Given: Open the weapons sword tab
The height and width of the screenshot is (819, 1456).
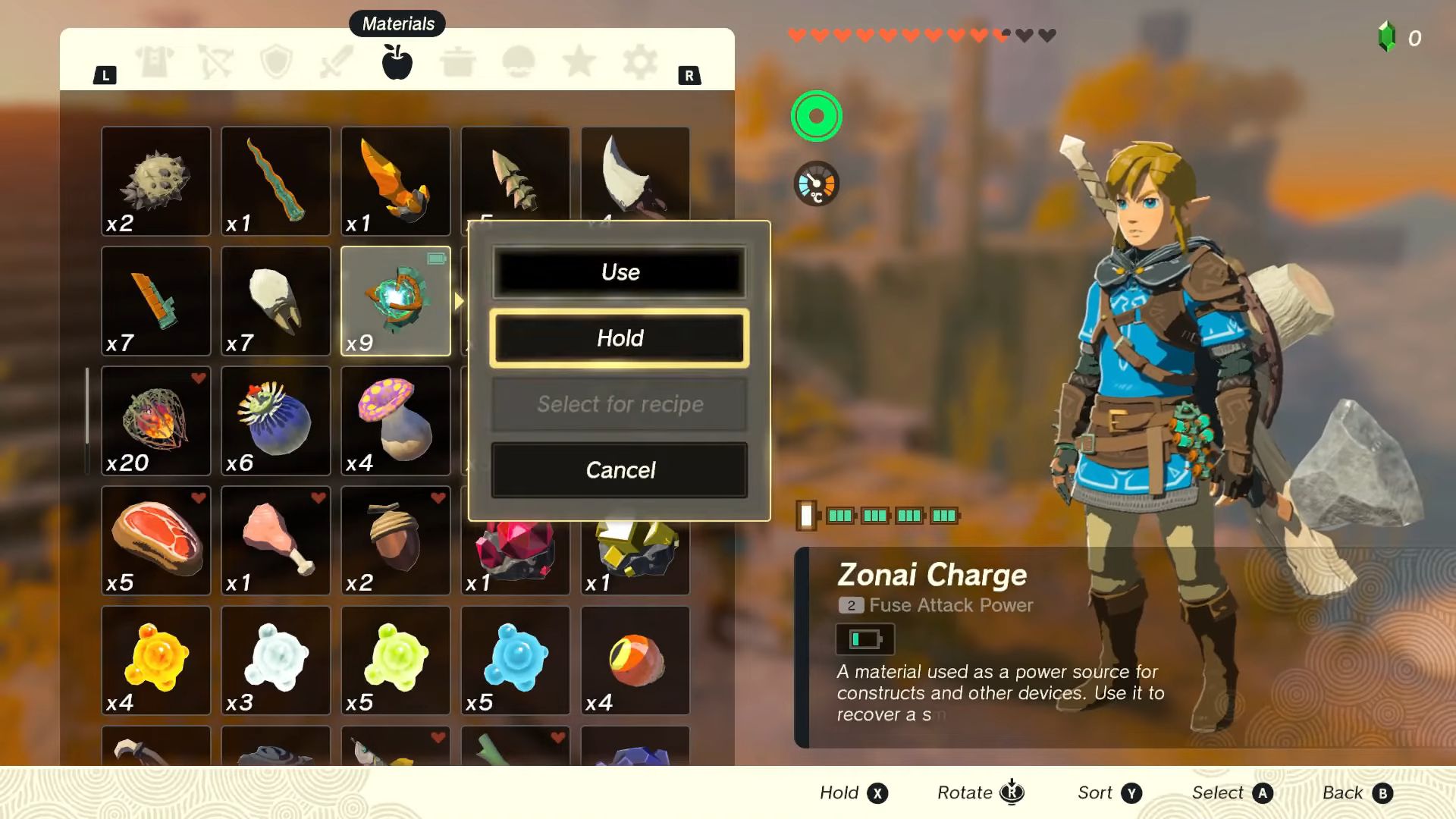Looking at the screenshot, I should coord(337,61).
